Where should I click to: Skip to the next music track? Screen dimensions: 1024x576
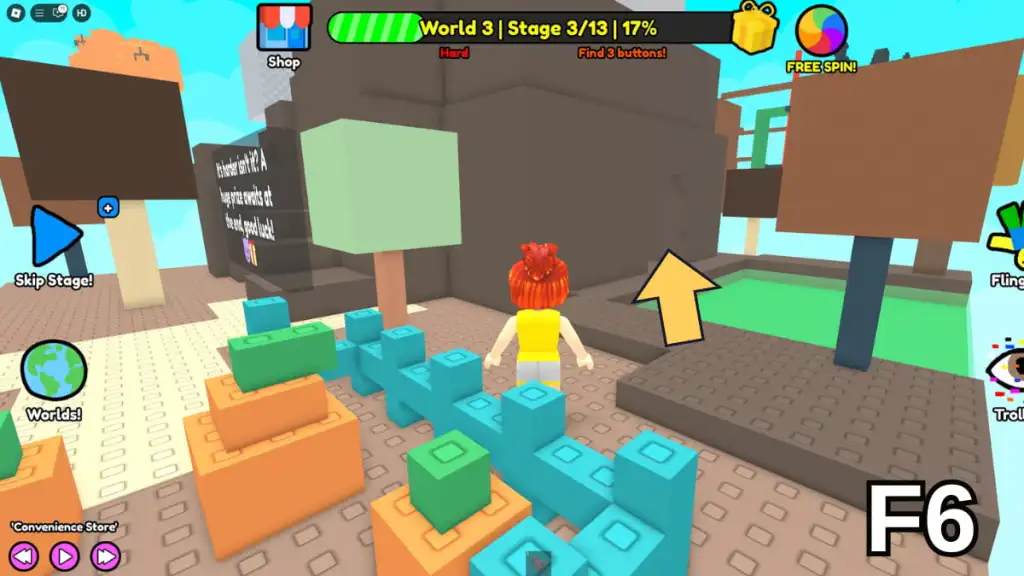[x=105, y=555]
